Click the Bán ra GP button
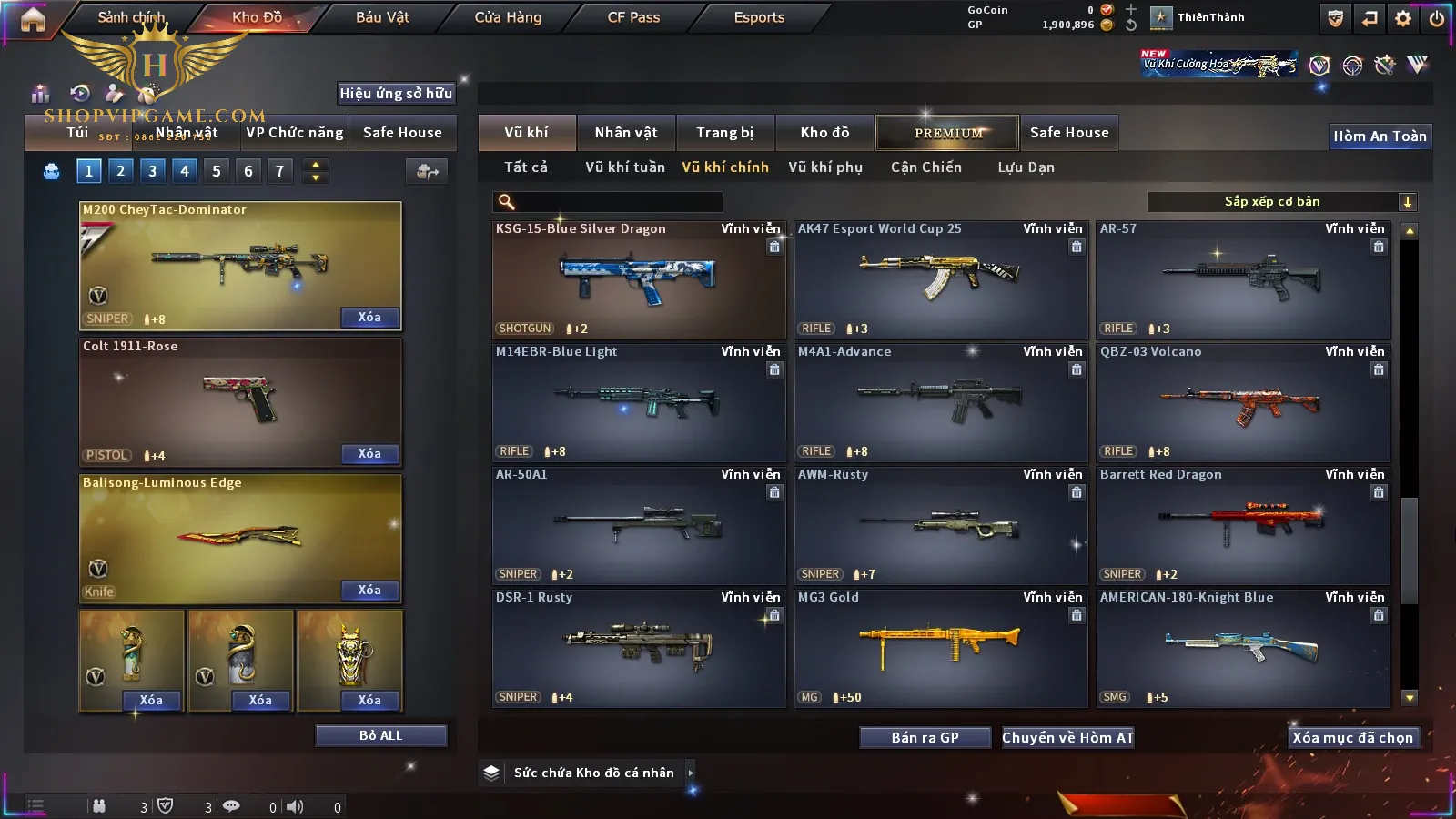The height and width of the screenshot is (819, 1456). [x=925, y=738]
